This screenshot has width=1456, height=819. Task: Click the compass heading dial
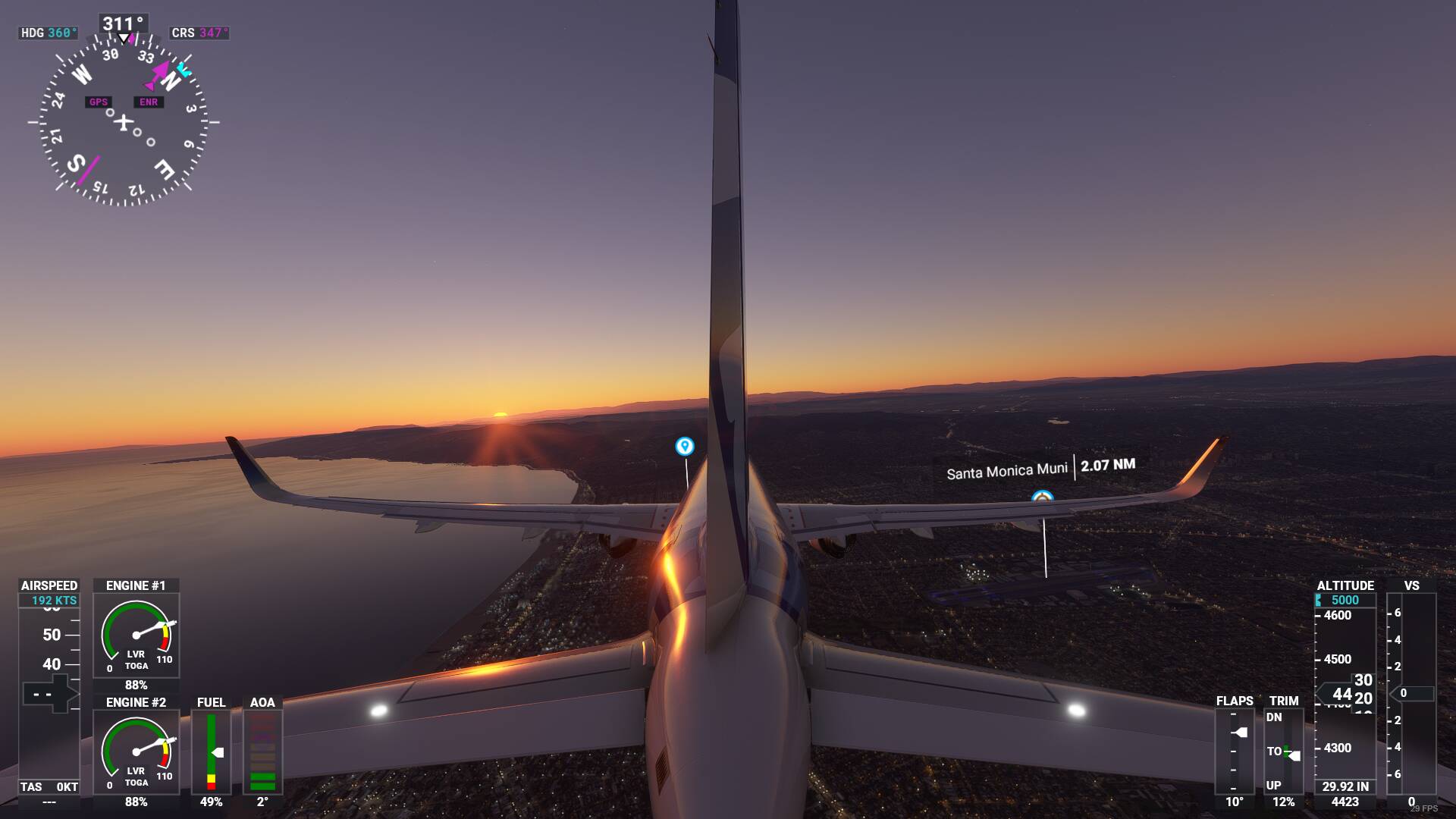coord(124,121)
